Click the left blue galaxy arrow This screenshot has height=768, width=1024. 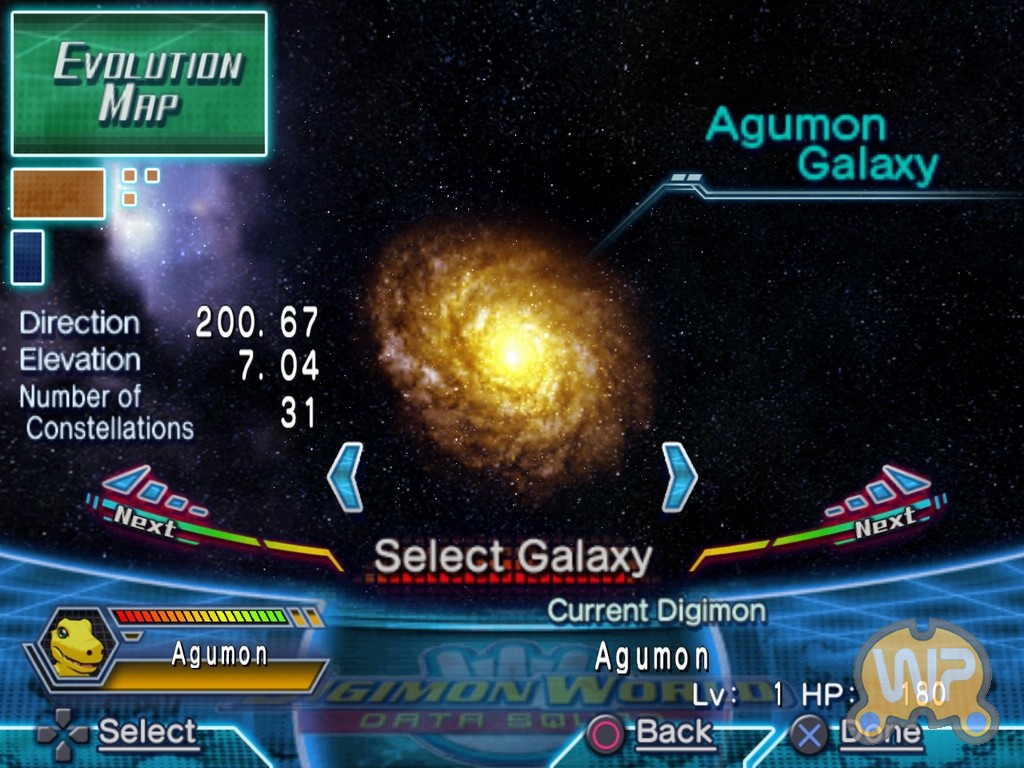tap(345, 477)
